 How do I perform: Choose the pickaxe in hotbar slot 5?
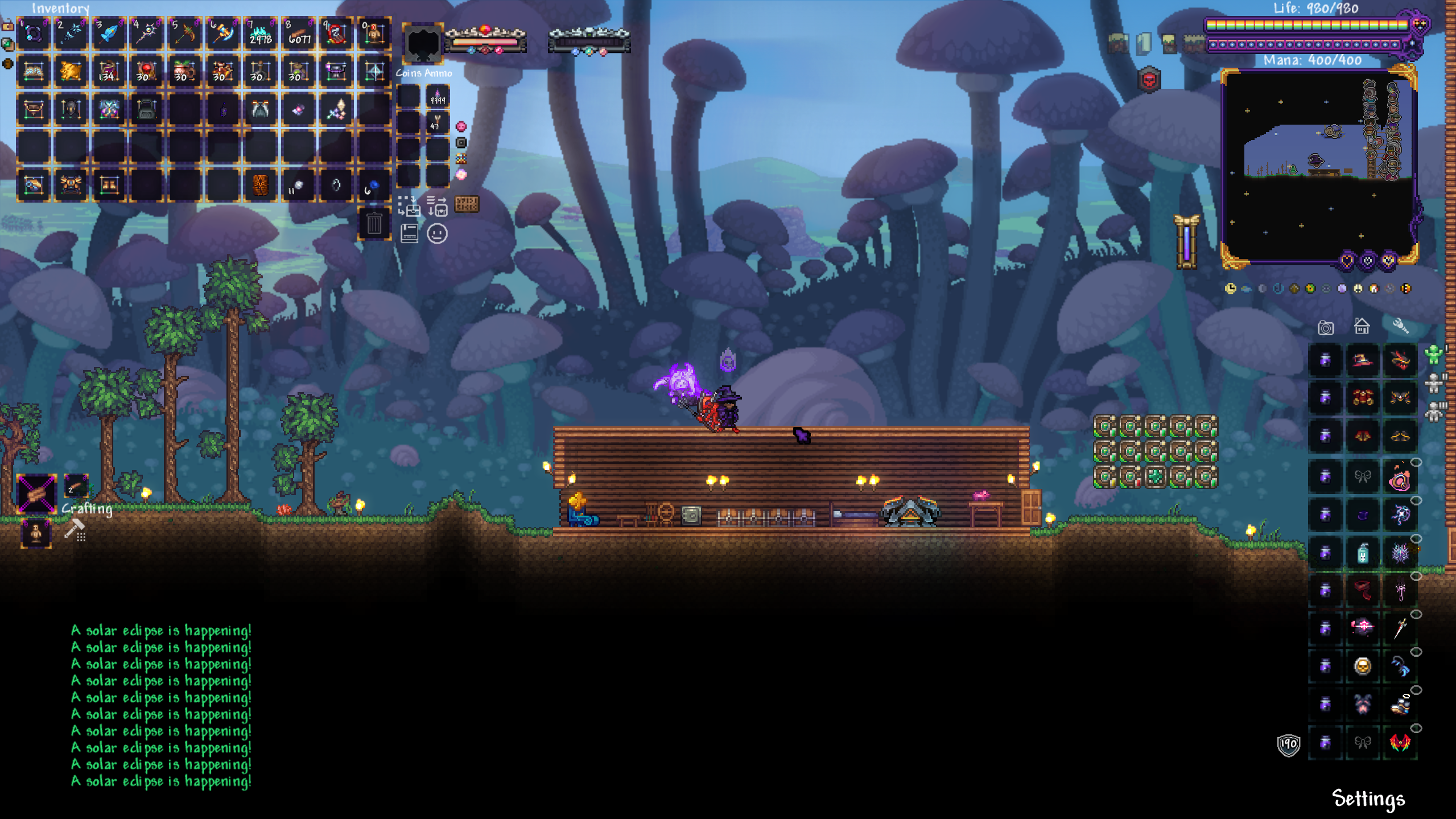pos(185,34)
